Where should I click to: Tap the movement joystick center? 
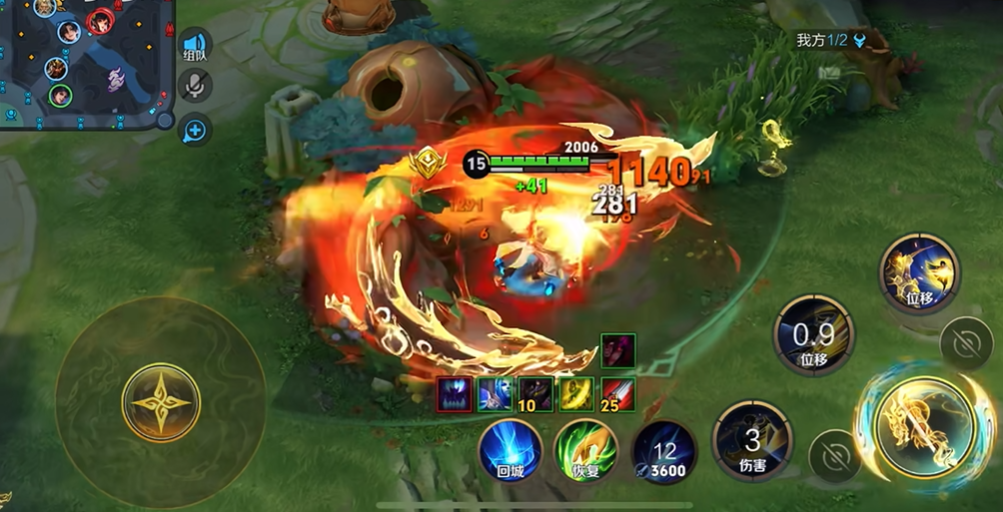[161, 403]
